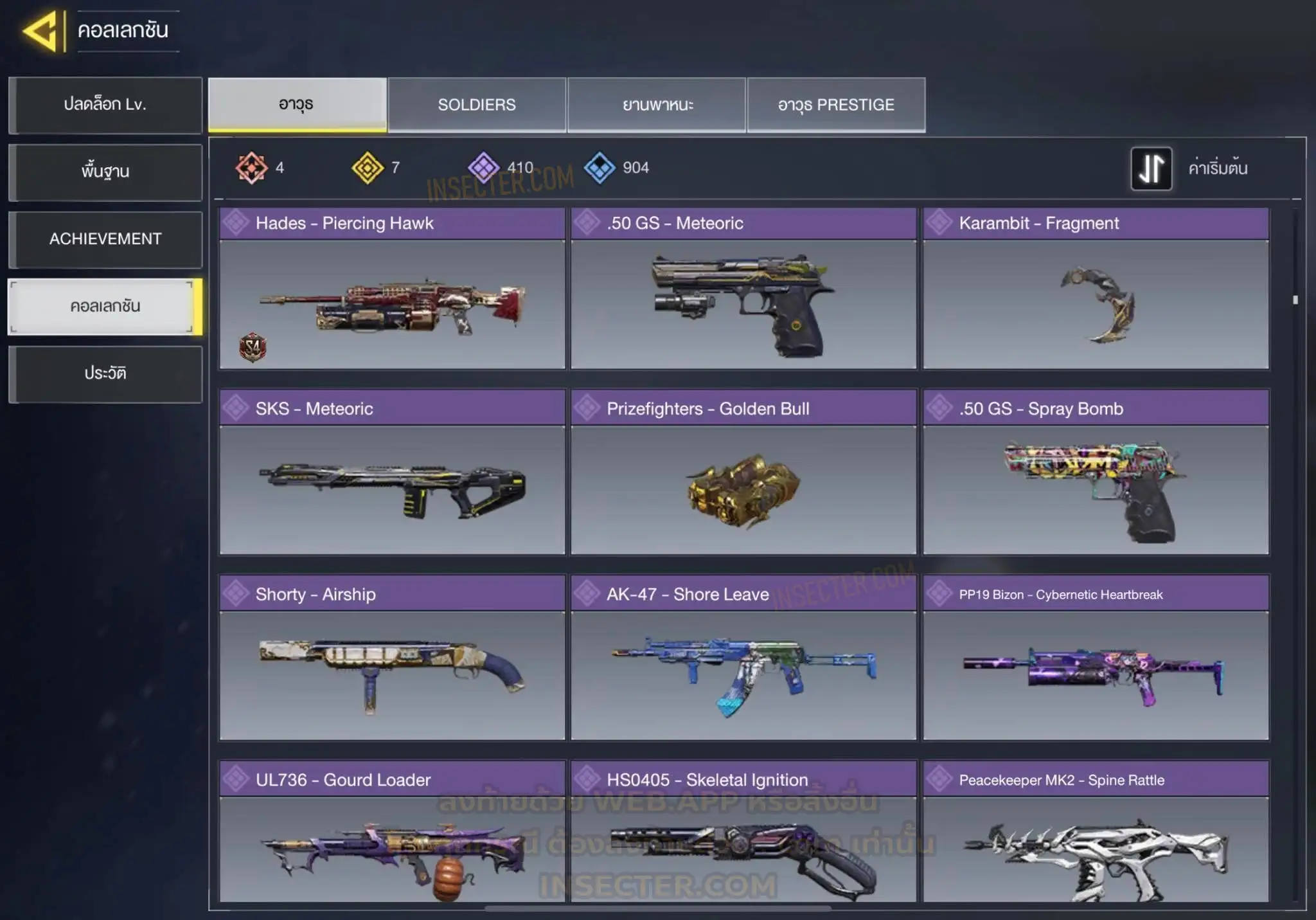This screenshot has height=920, width=1316.
Task: Open the อาวุธ PRESTIGE tab
Action: tap(836, 105)
